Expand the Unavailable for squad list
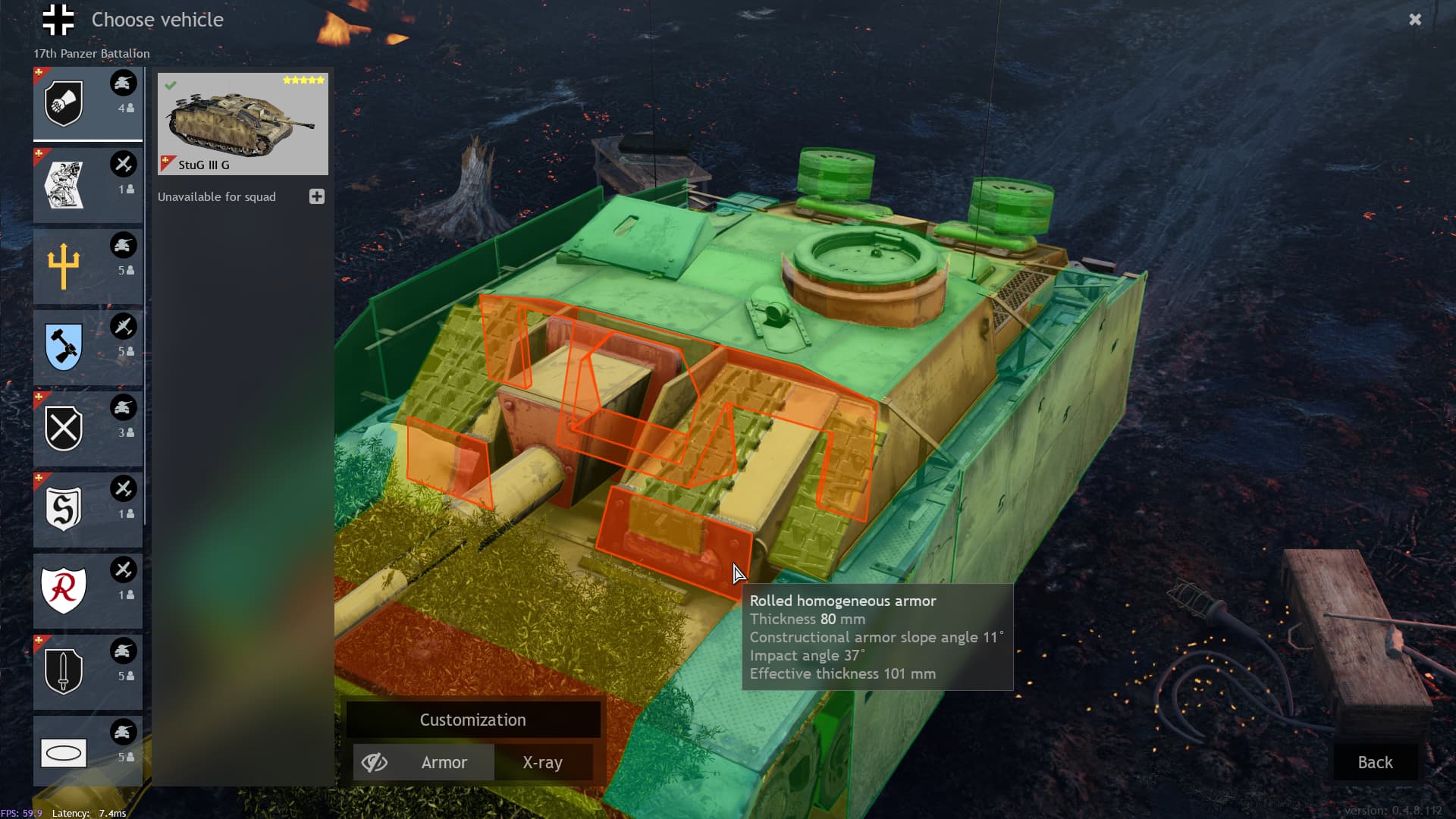The width and height of the screenshot is (1456, 819). (317, 196)
